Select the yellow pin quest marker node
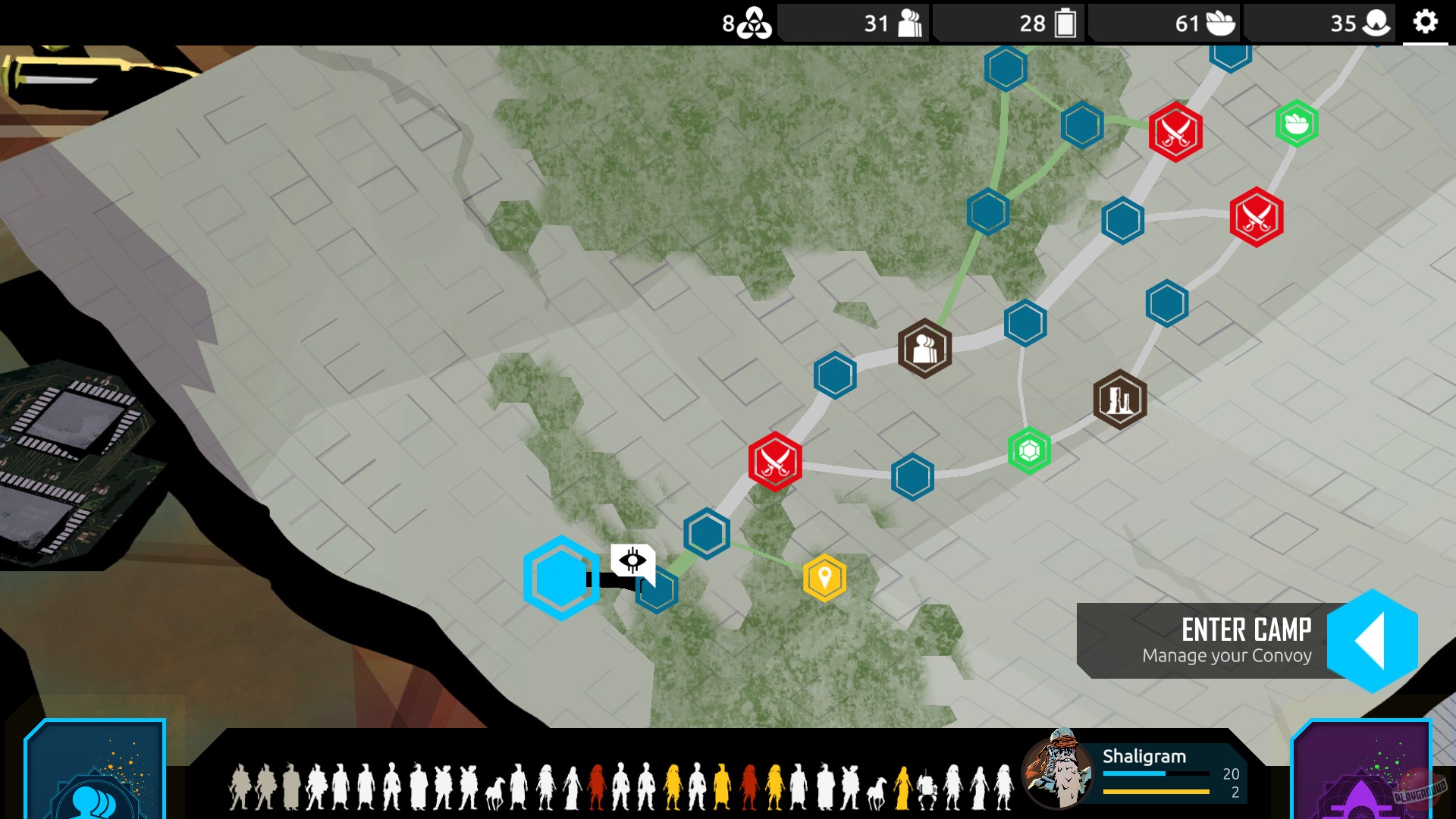The height and width of the screenshot is (819, 1456). pos(824,576)
